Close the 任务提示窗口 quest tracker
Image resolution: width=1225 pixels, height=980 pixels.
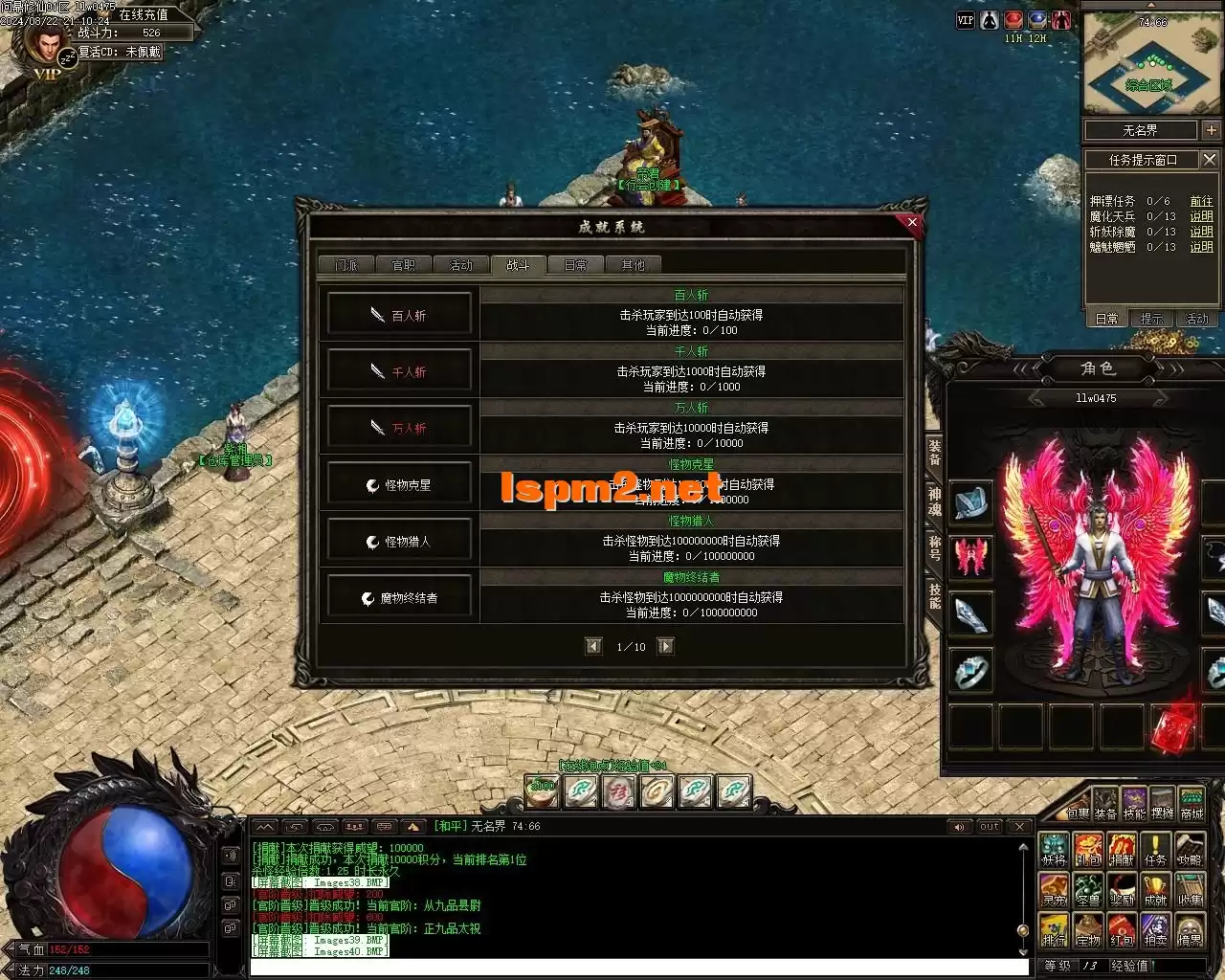click(1210, 160)
